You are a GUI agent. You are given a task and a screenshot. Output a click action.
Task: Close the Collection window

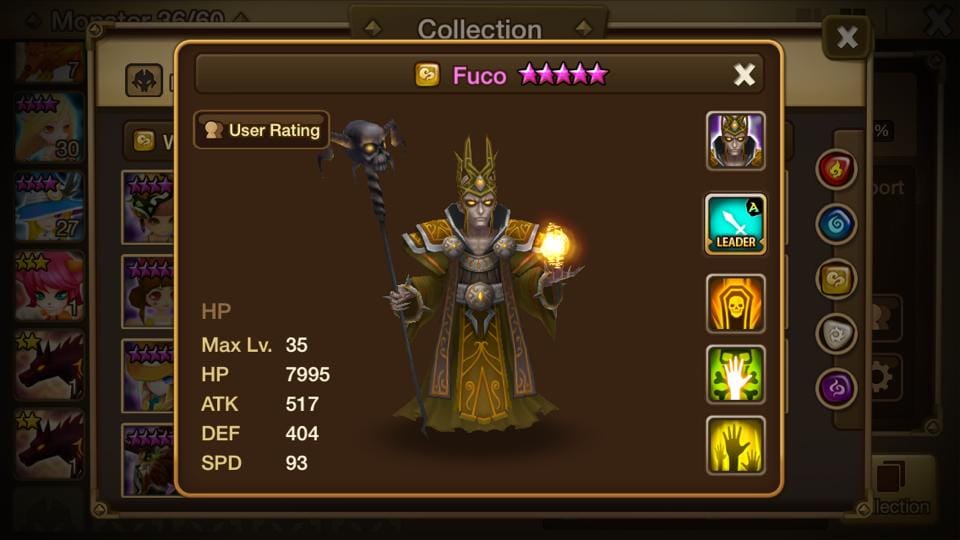pyautogui.click(x=846, y=38)
